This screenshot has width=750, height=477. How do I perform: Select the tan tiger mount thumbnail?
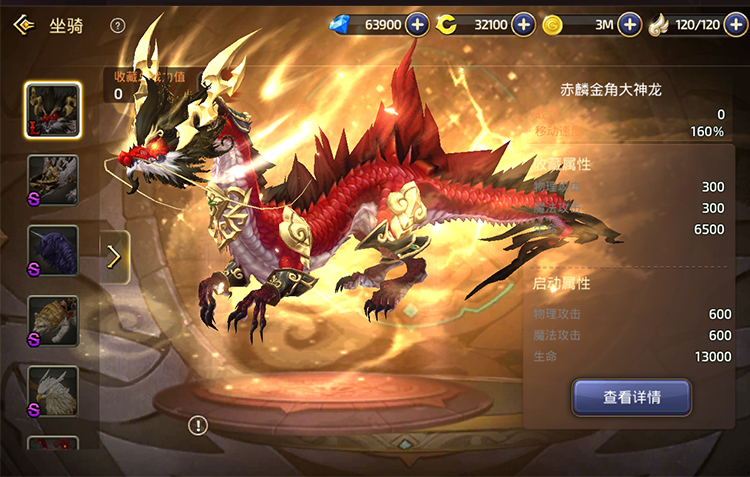tap(53, 321)
